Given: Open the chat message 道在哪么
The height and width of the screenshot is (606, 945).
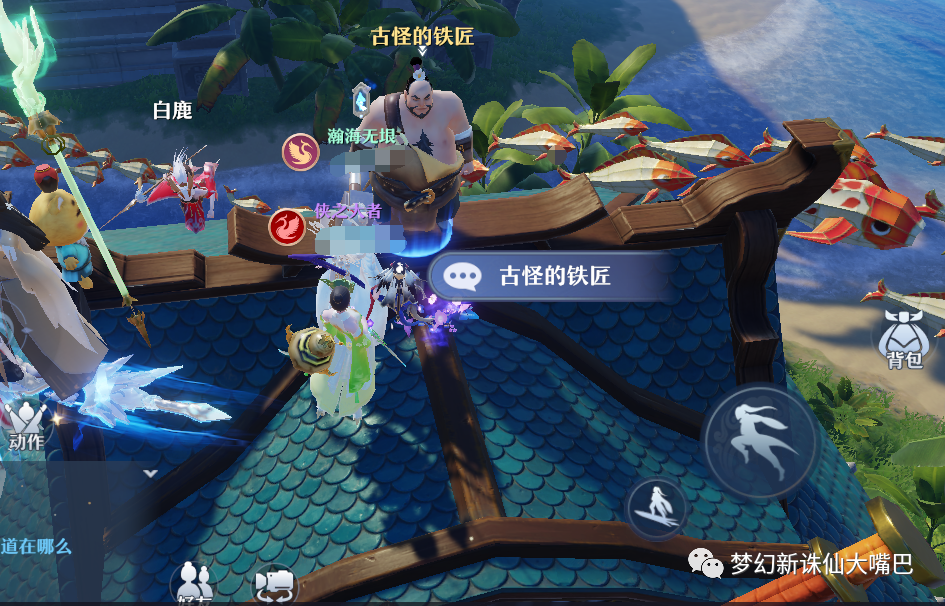Looking at the screenshot, I should [37, 547].
